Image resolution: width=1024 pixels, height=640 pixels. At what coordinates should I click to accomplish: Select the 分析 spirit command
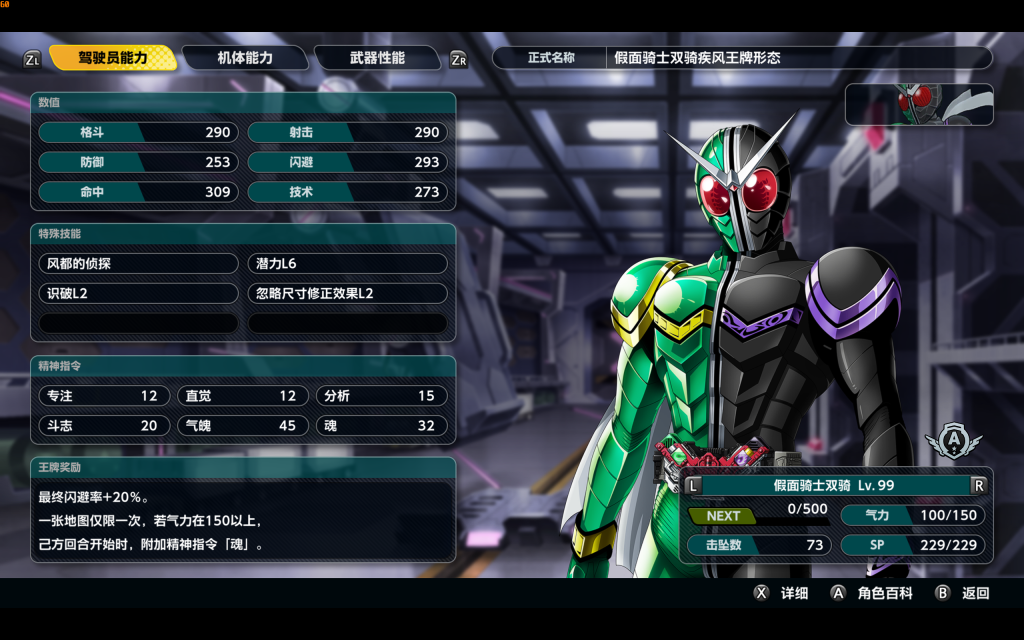click(x=380, y=396)
